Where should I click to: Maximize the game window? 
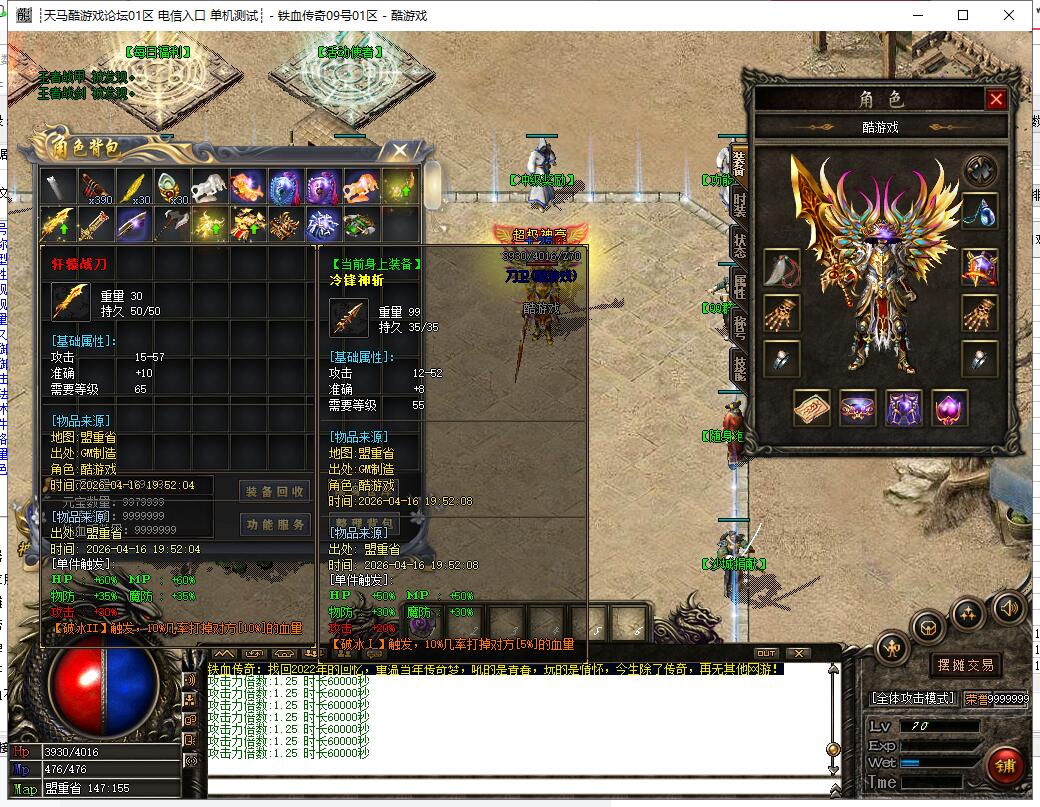pos(963,15)
